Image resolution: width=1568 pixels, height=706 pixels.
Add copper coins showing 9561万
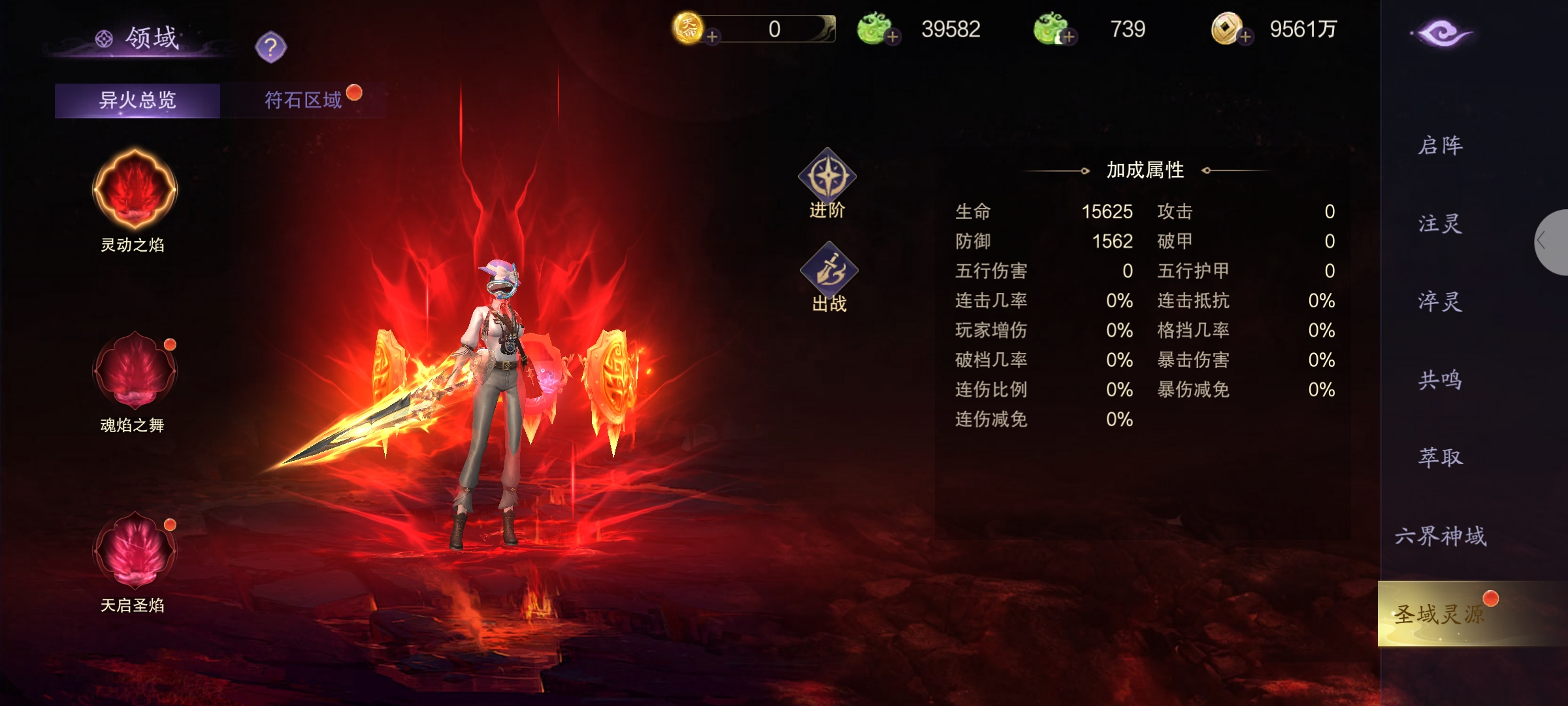[1245, 37]
